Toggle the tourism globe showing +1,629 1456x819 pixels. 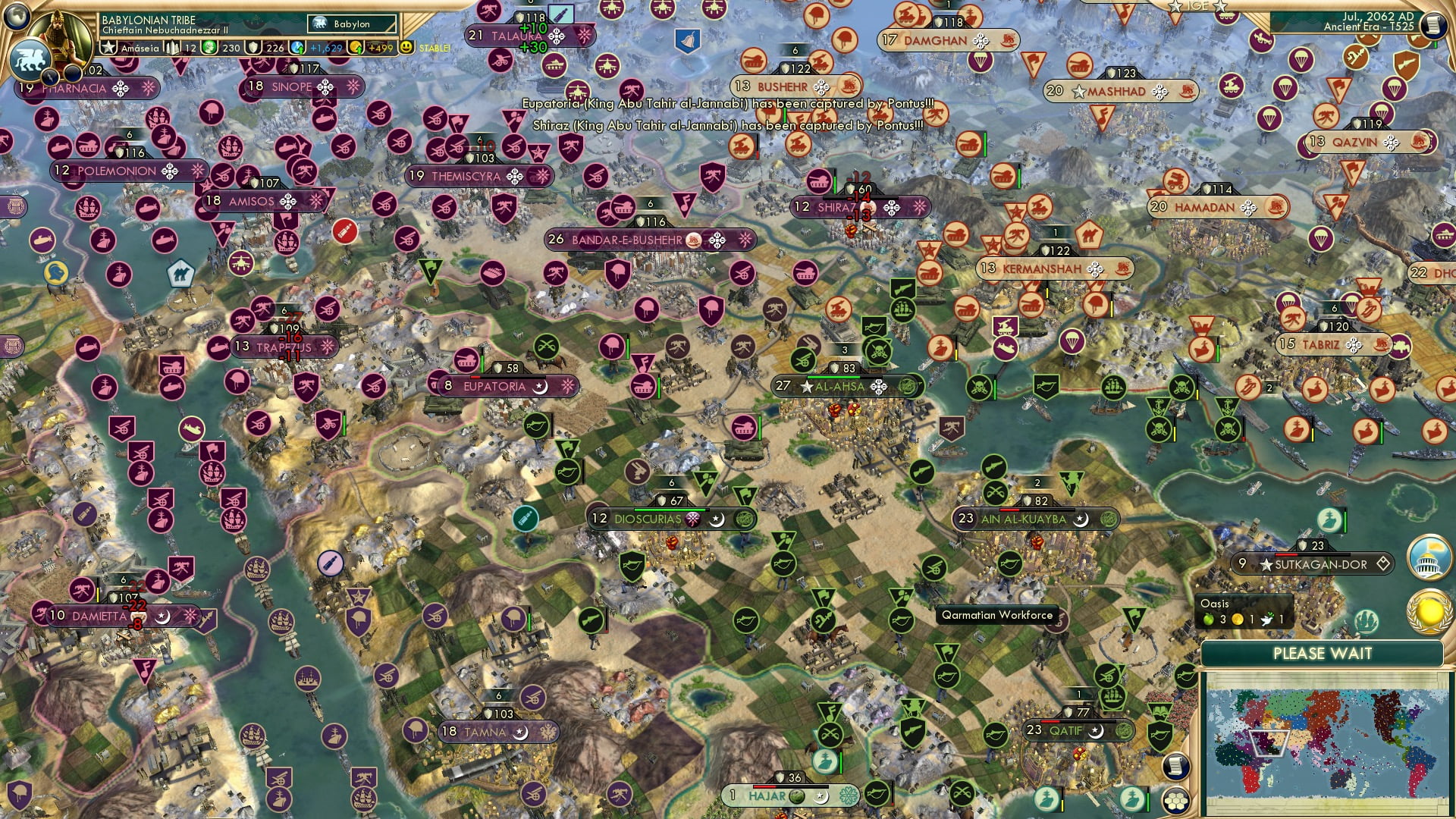pyautogui.click(x=296, y=47)
